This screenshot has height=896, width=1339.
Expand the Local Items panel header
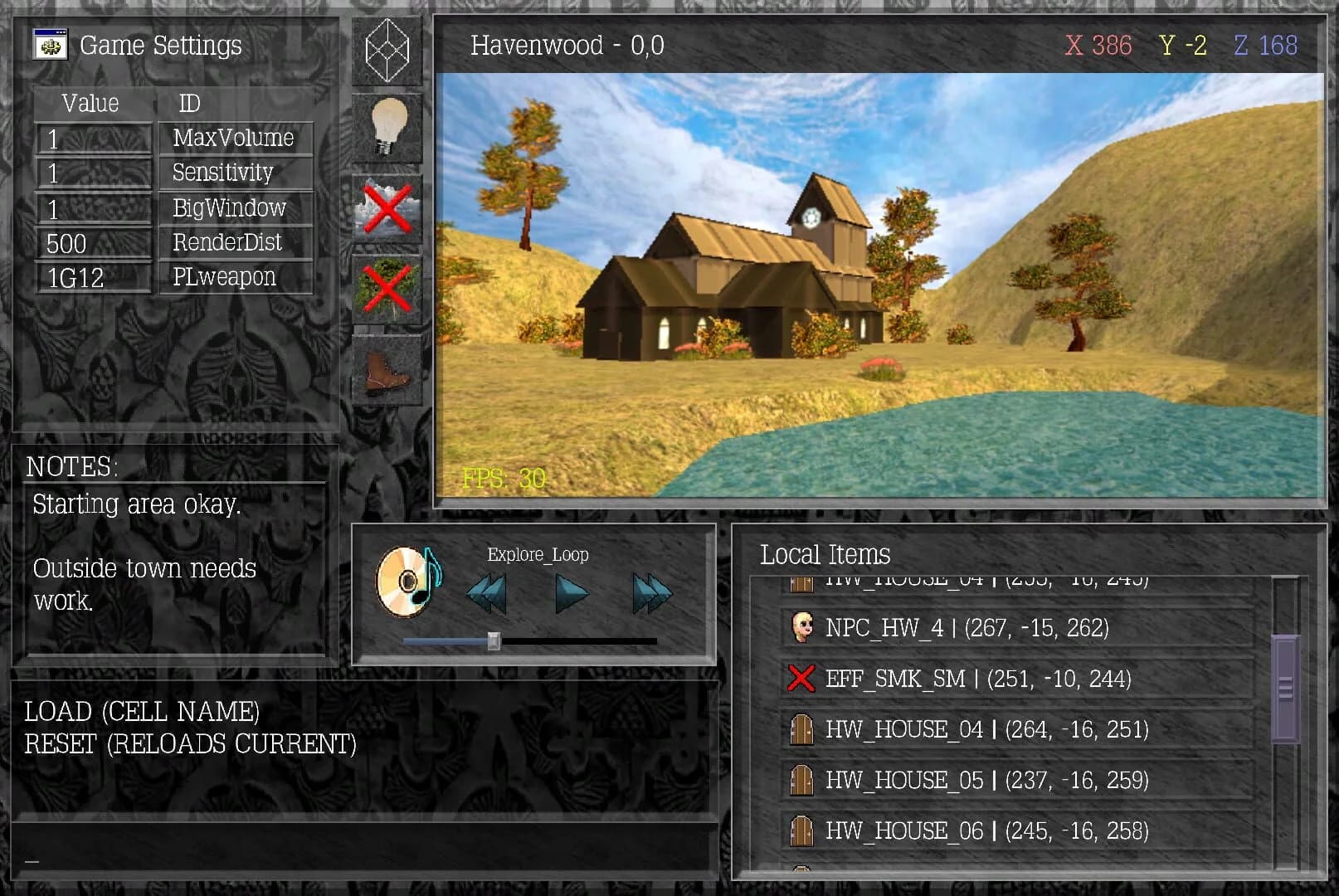pyautogui.click(x=825, y=553)
